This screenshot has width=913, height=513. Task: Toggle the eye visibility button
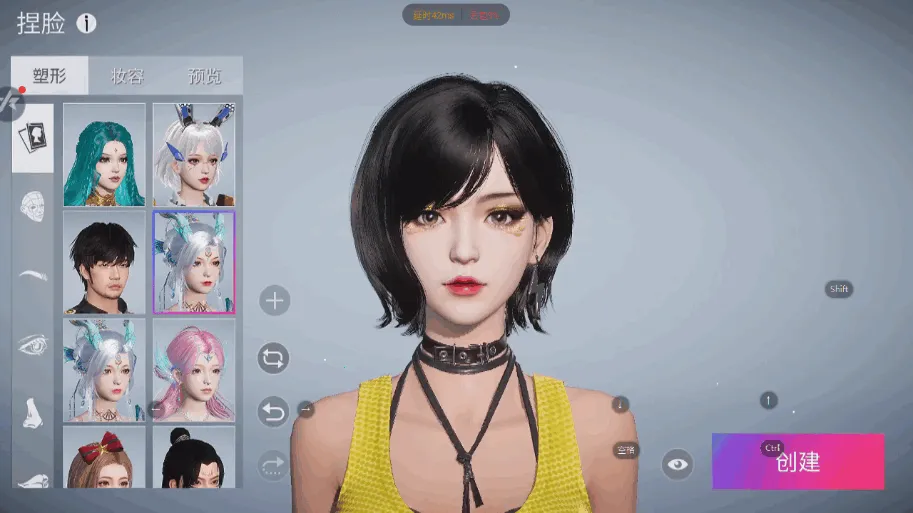point(678,464)
